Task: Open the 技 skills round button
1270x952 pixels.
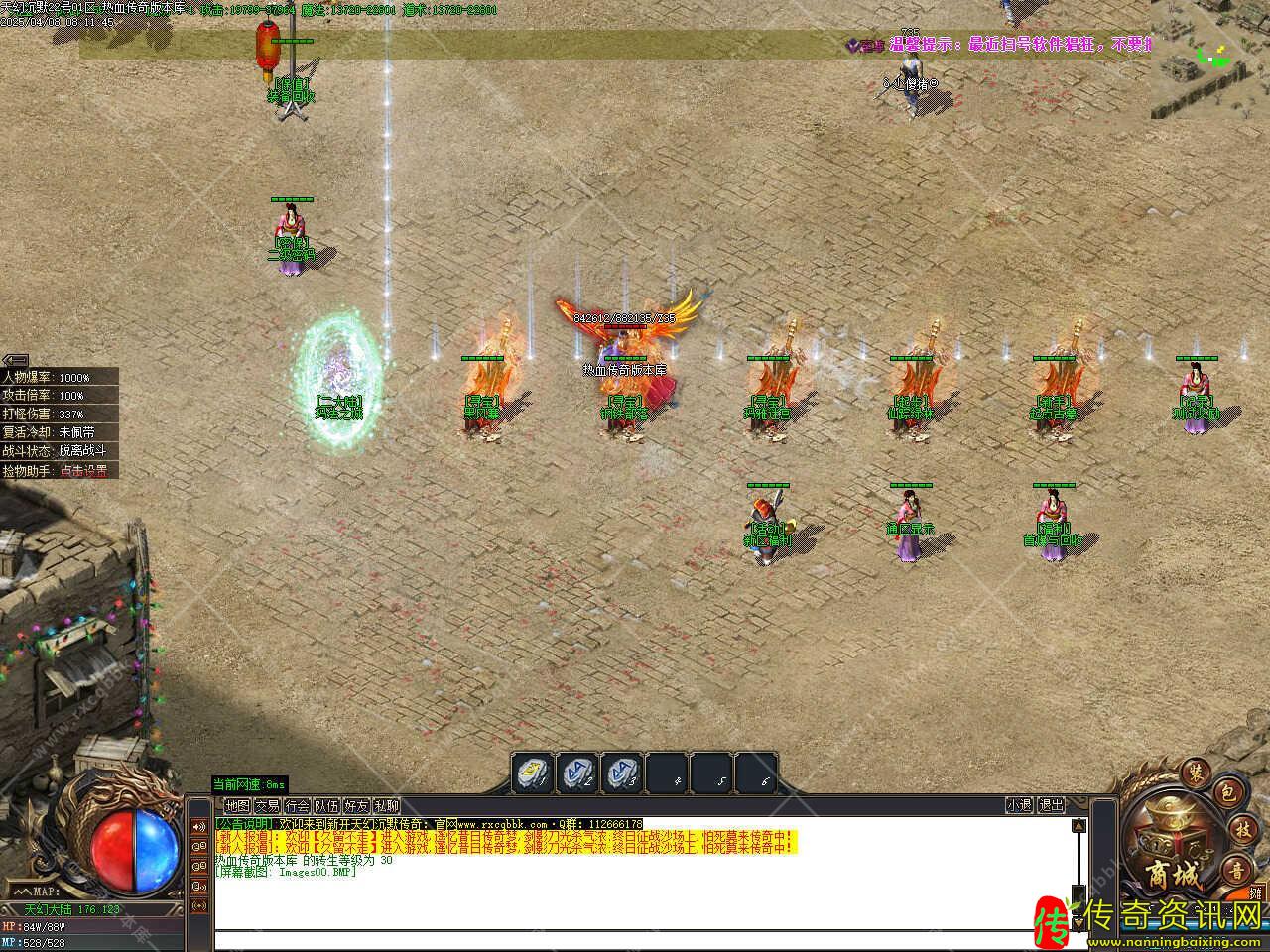Action: click(x=1241, y=829)
